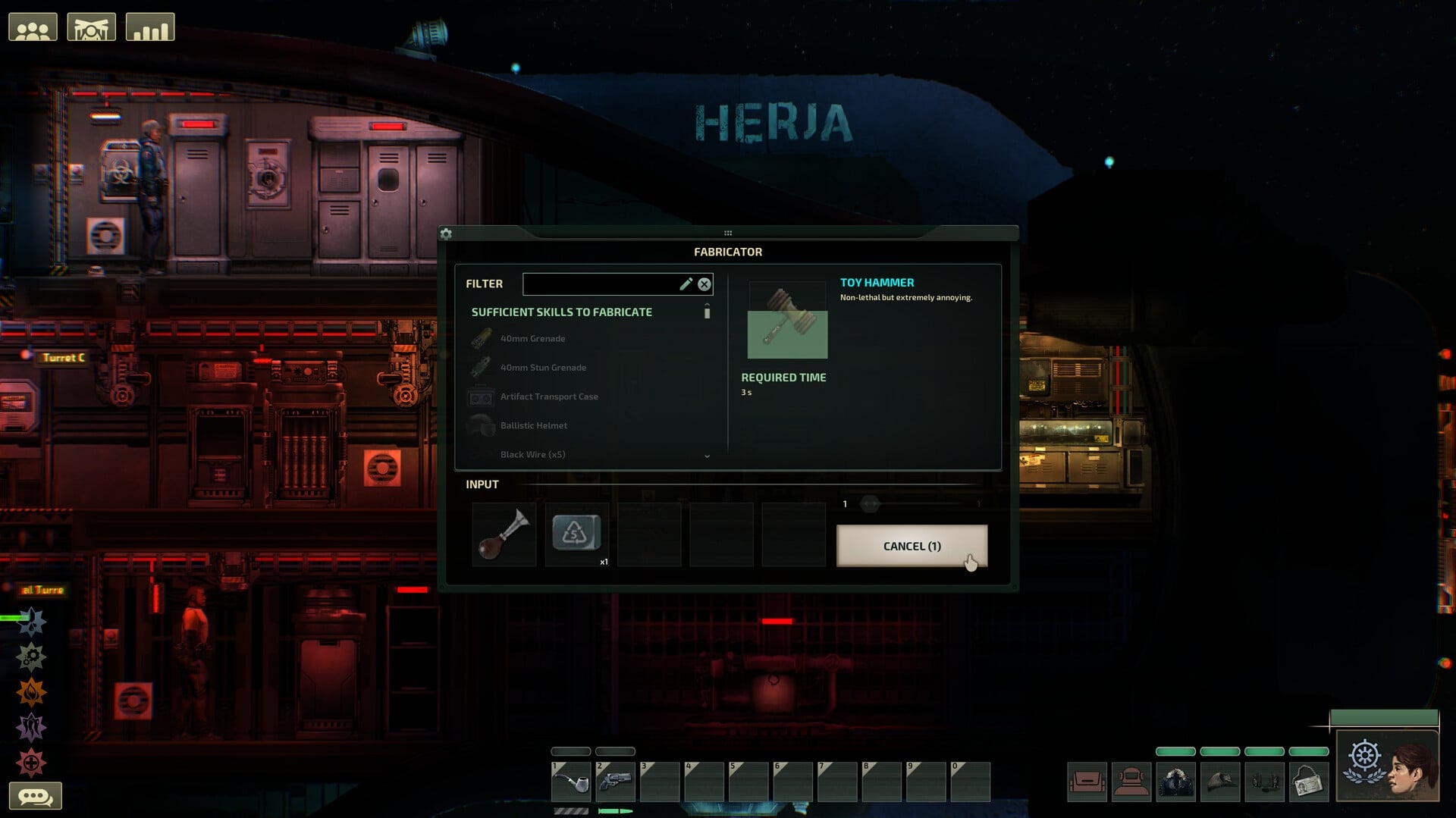Select the fire emergency order star
The image size is (1456, 818).
coord(31,691)
